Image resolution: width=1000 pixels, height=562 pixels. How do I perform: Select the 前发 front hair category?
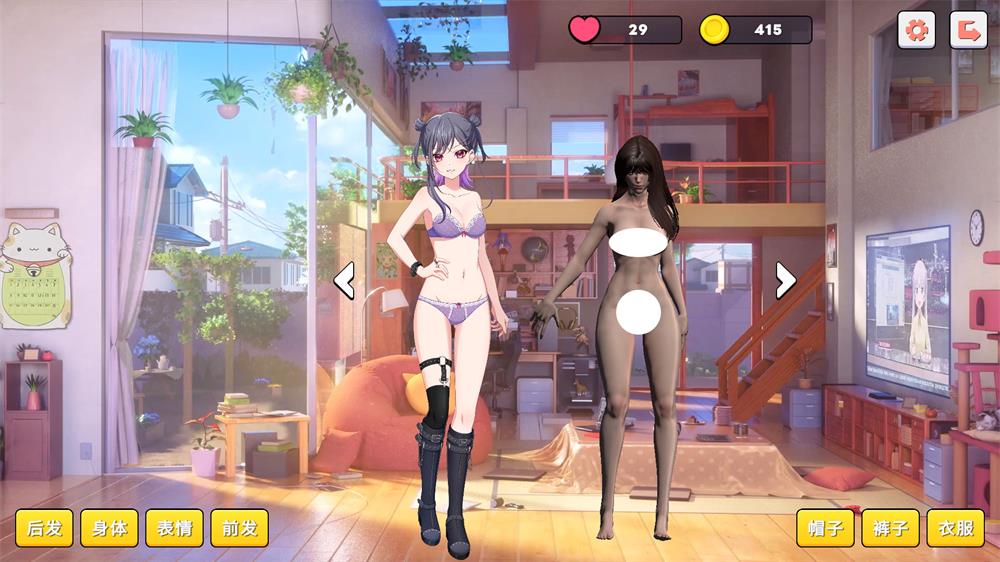(239, 528)
